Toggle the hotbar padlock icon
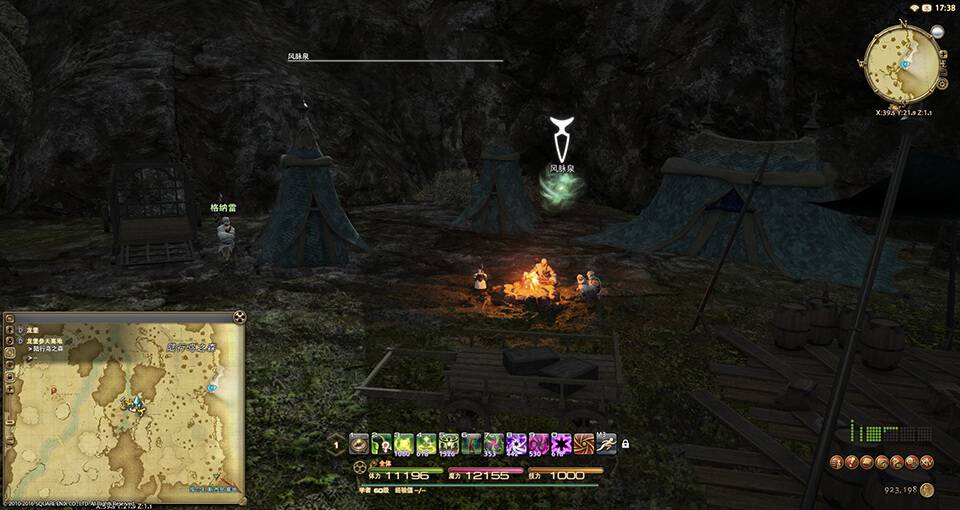 coord(627,443)
